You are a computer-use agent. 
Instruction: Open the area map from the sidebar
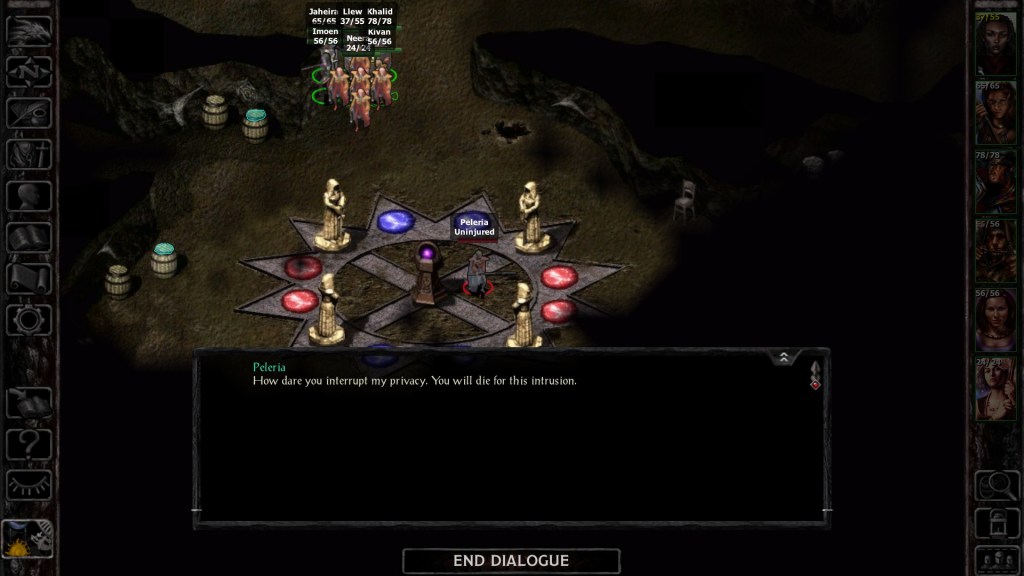coord(29,72)
